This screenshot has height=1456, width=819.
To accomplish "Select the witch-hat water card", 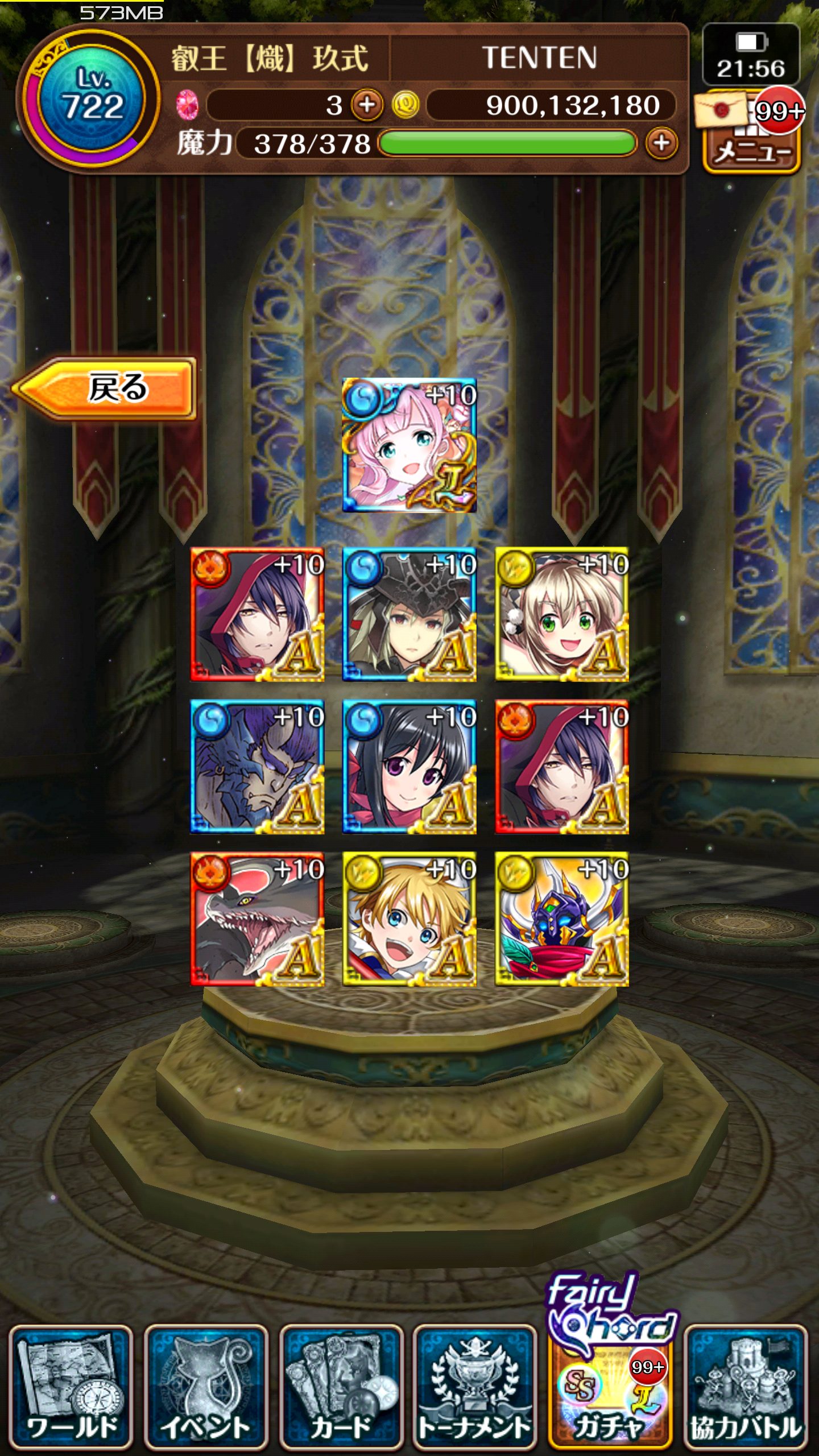I will pos(409,614).
